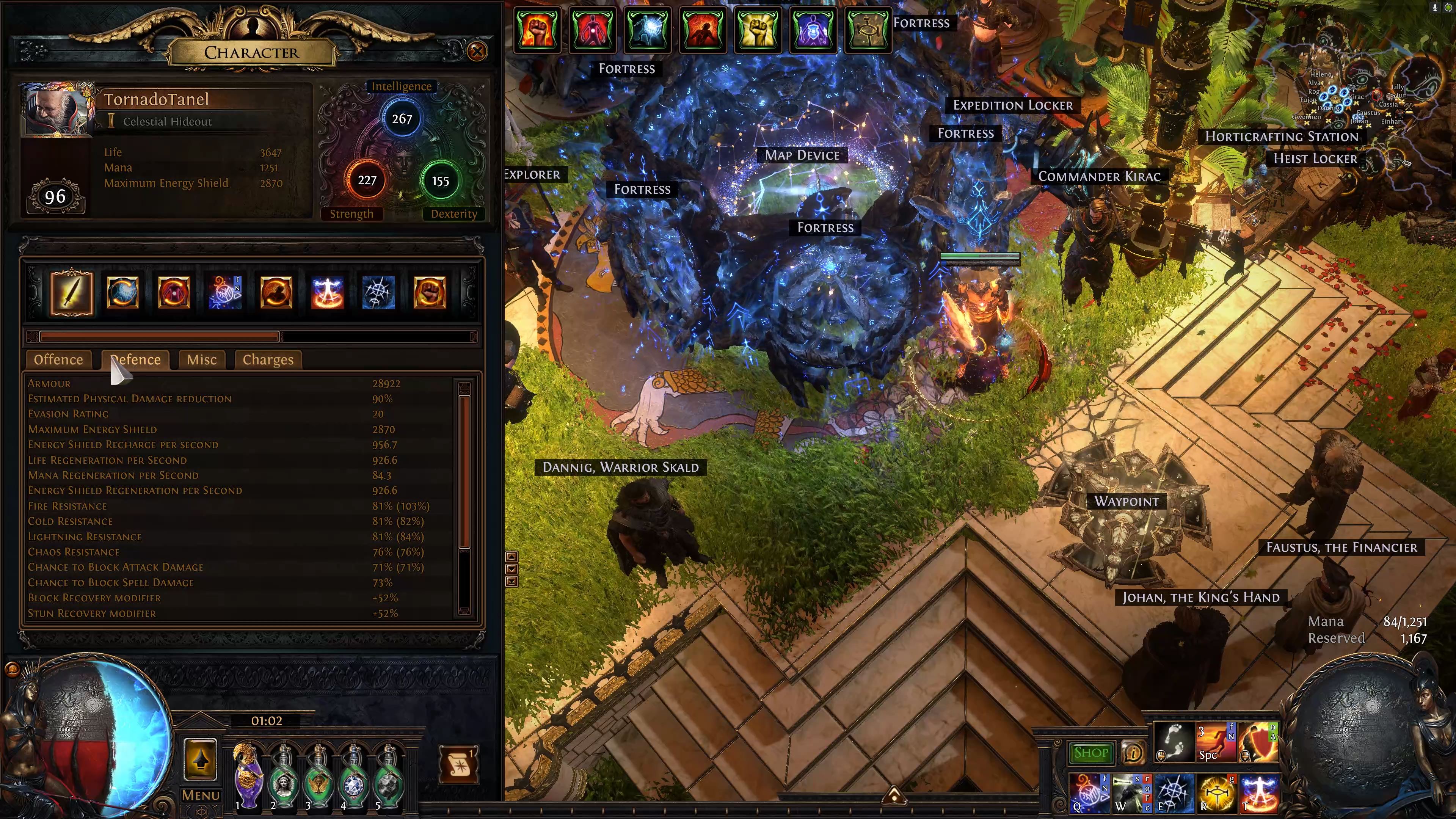Switch to the Misc tab
Image resolution: width=1456 pixels, height=819 pixels.
202,360
